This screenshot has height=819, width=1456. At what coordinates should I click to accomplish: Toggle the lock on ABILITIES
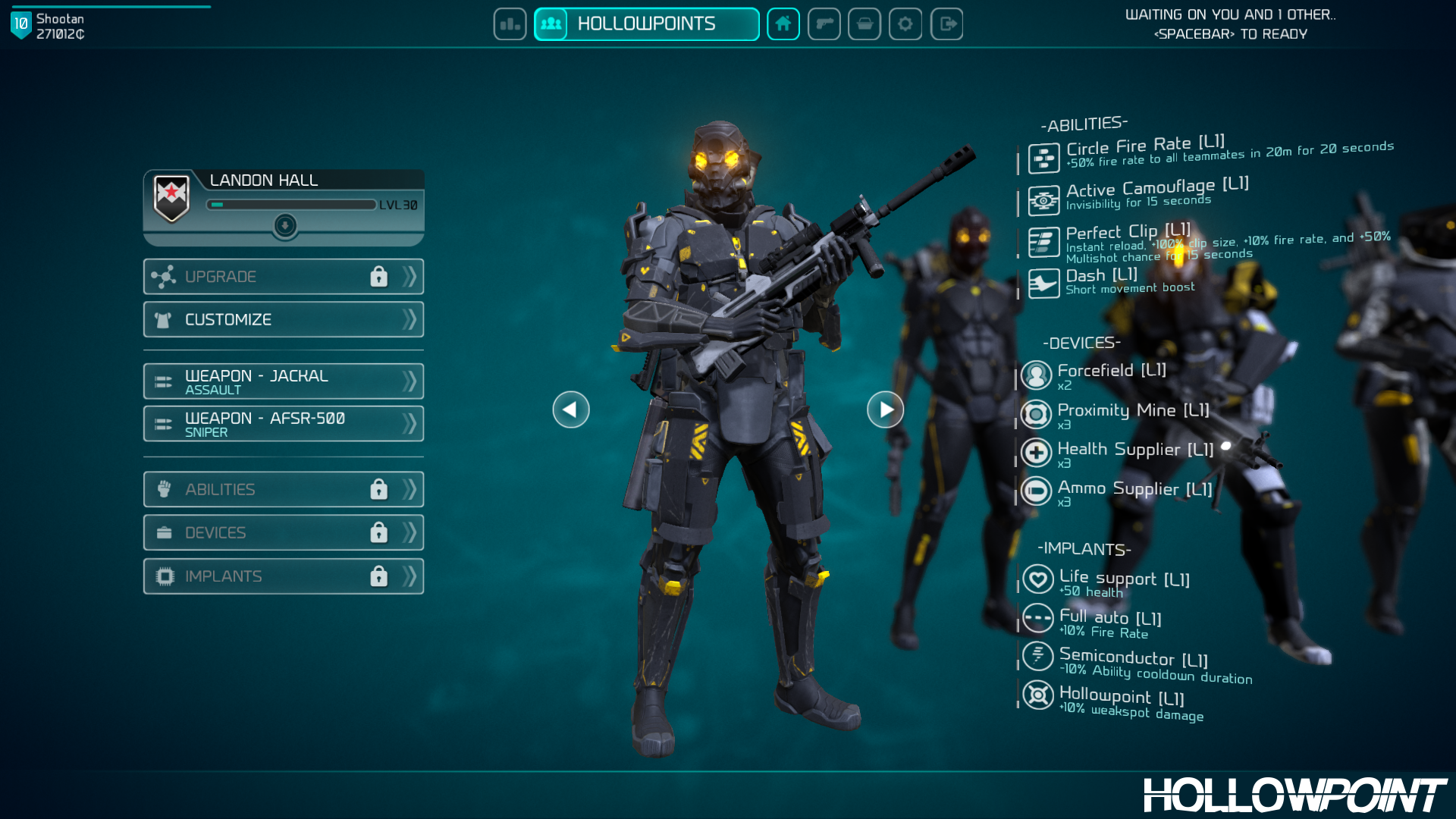pyautogui.click(x=379, y=489)
